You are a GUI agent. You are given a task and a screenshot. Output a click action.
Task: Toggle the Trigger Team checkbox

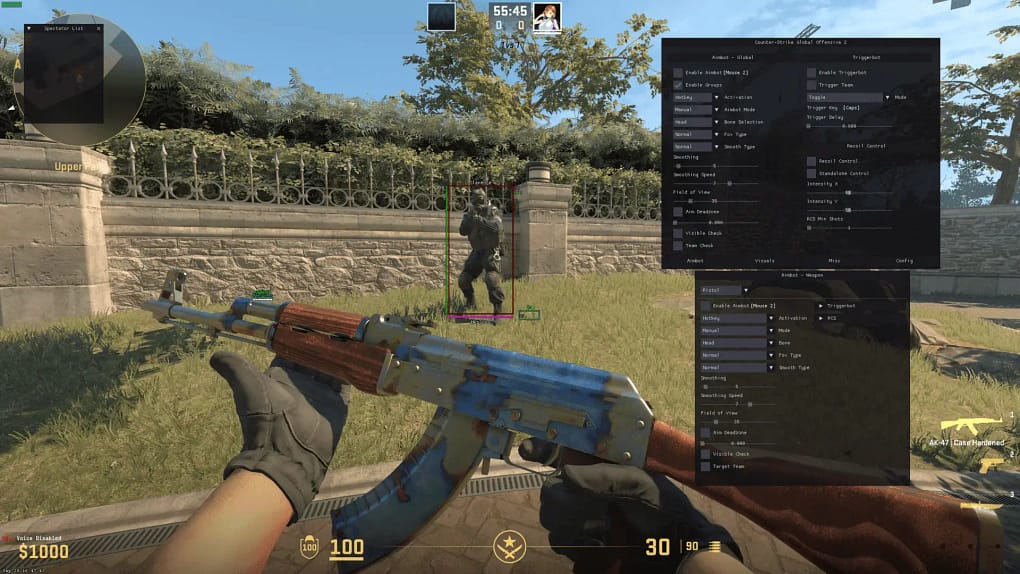812,85
